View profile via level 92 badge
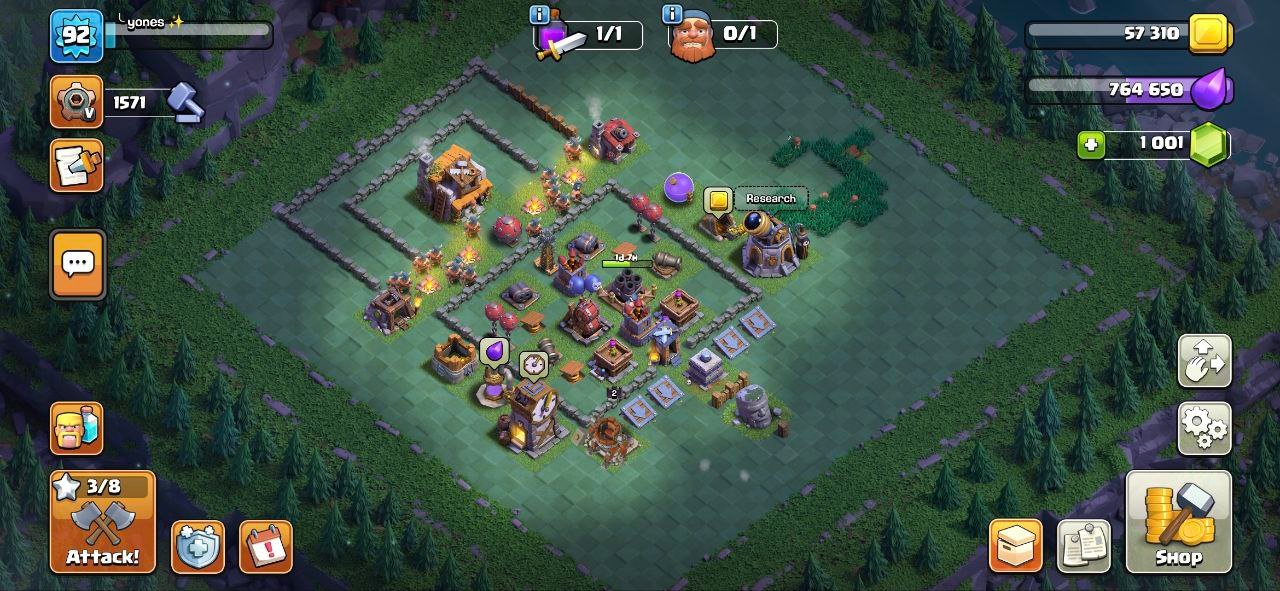The height and width of the screenshot is (591, 1280). click(x=77, y=36)
